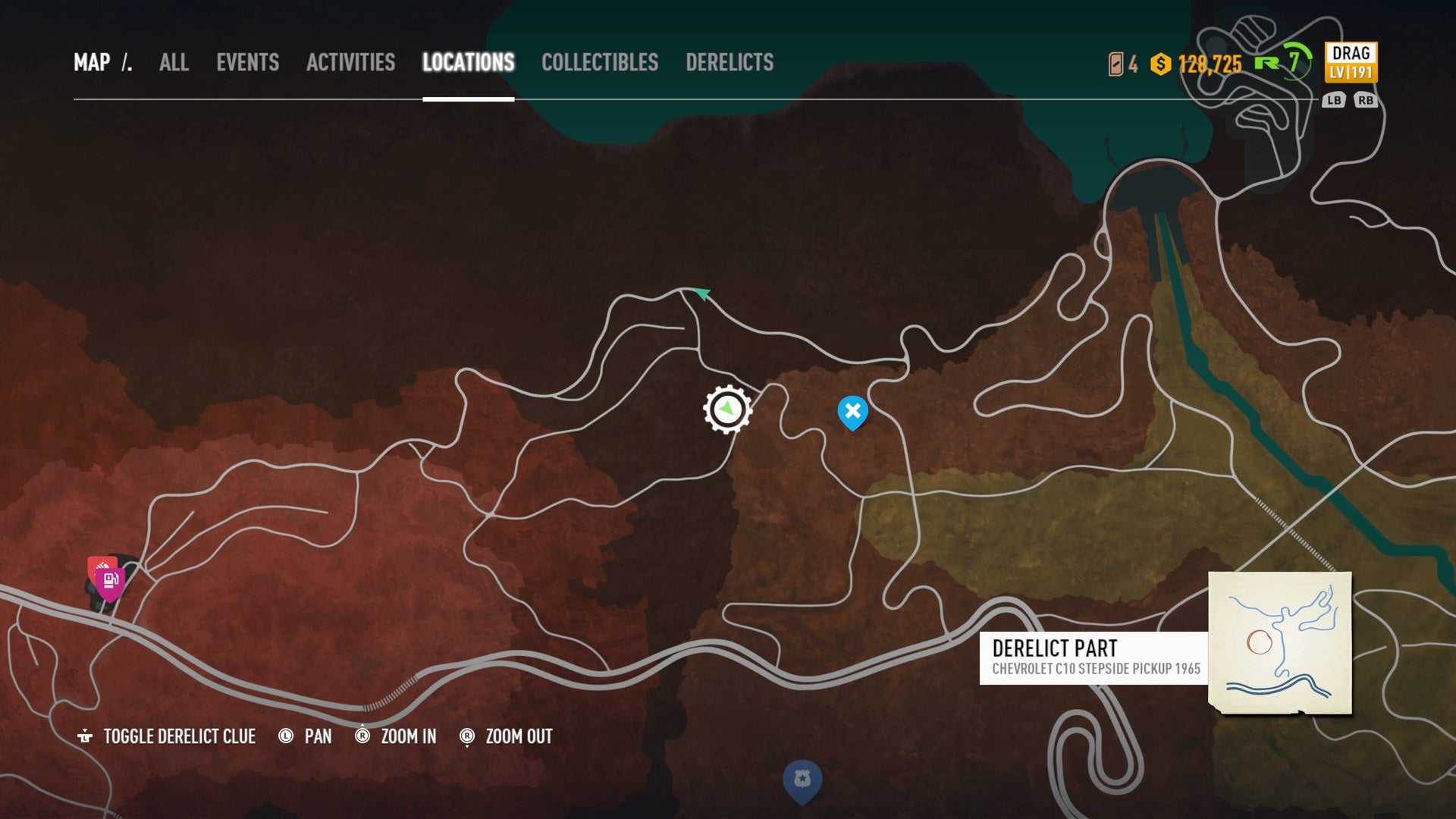Switch to the EVENTS tab
Image resolution: width=1456 pixels, height=819 pixels.
[x=247, y=63]
